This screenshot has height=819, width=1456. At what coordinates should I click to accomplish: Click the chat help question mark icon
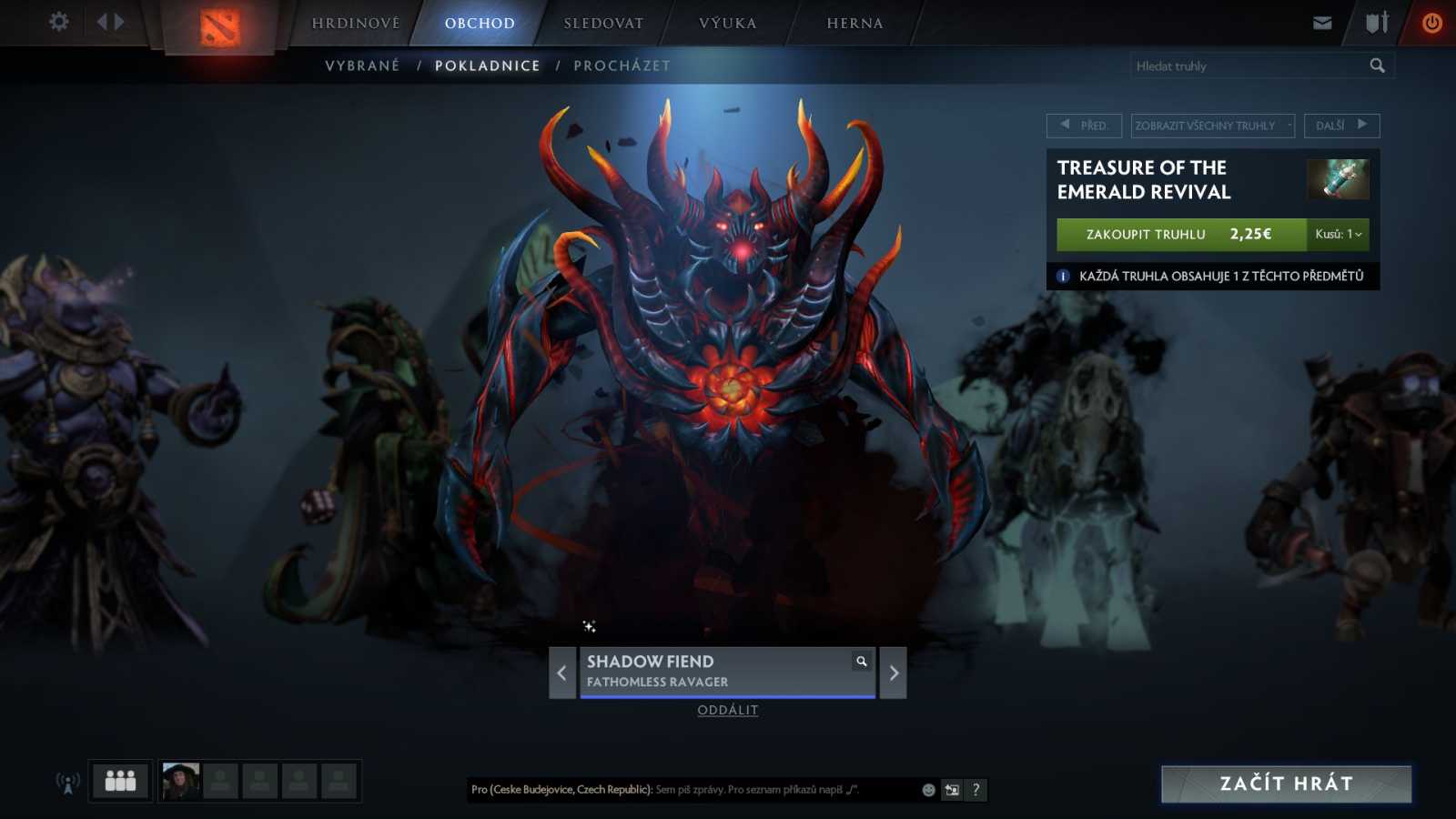point(976,790)
